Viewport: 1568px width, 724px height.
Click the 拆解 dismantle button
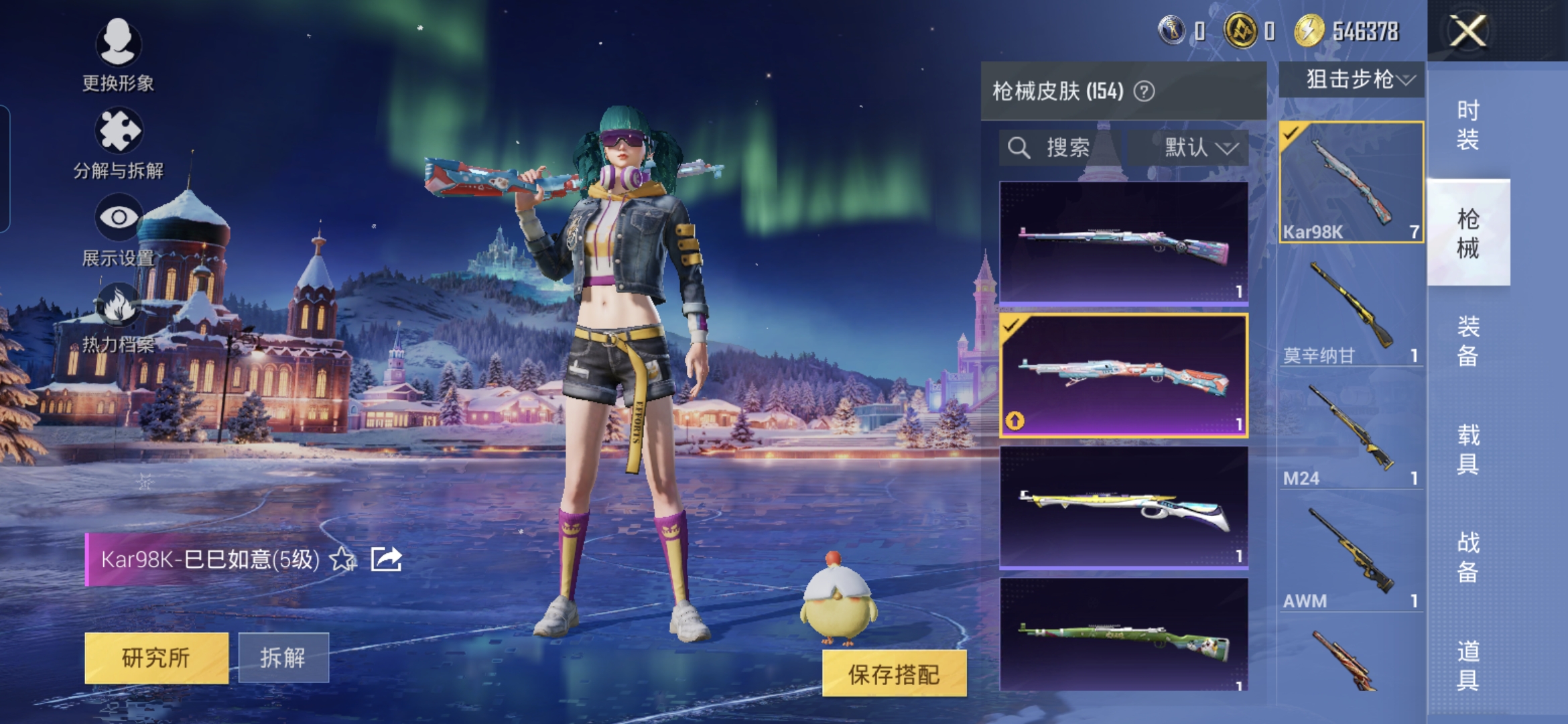pyautogui.click(x=283, y=658)
